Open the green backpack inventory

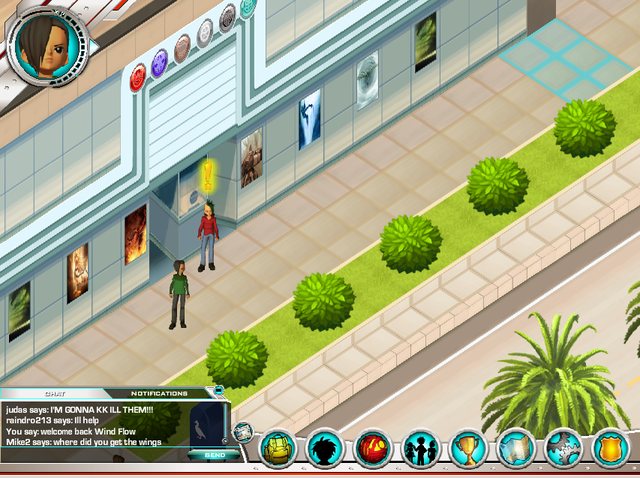click(278, 448)
